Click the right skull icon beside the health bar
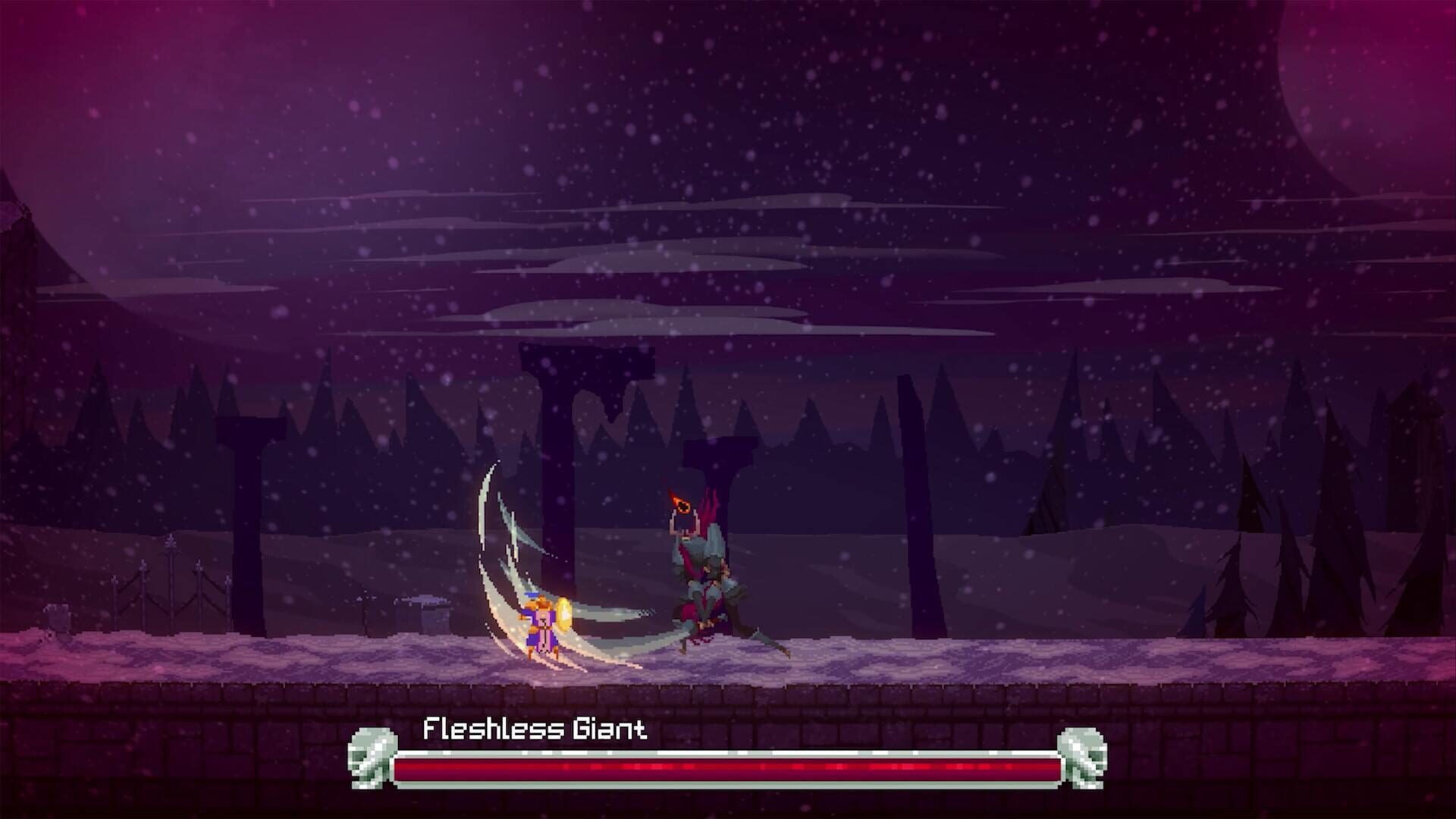Viewport: 1456px width, 819px height. 1081,758
